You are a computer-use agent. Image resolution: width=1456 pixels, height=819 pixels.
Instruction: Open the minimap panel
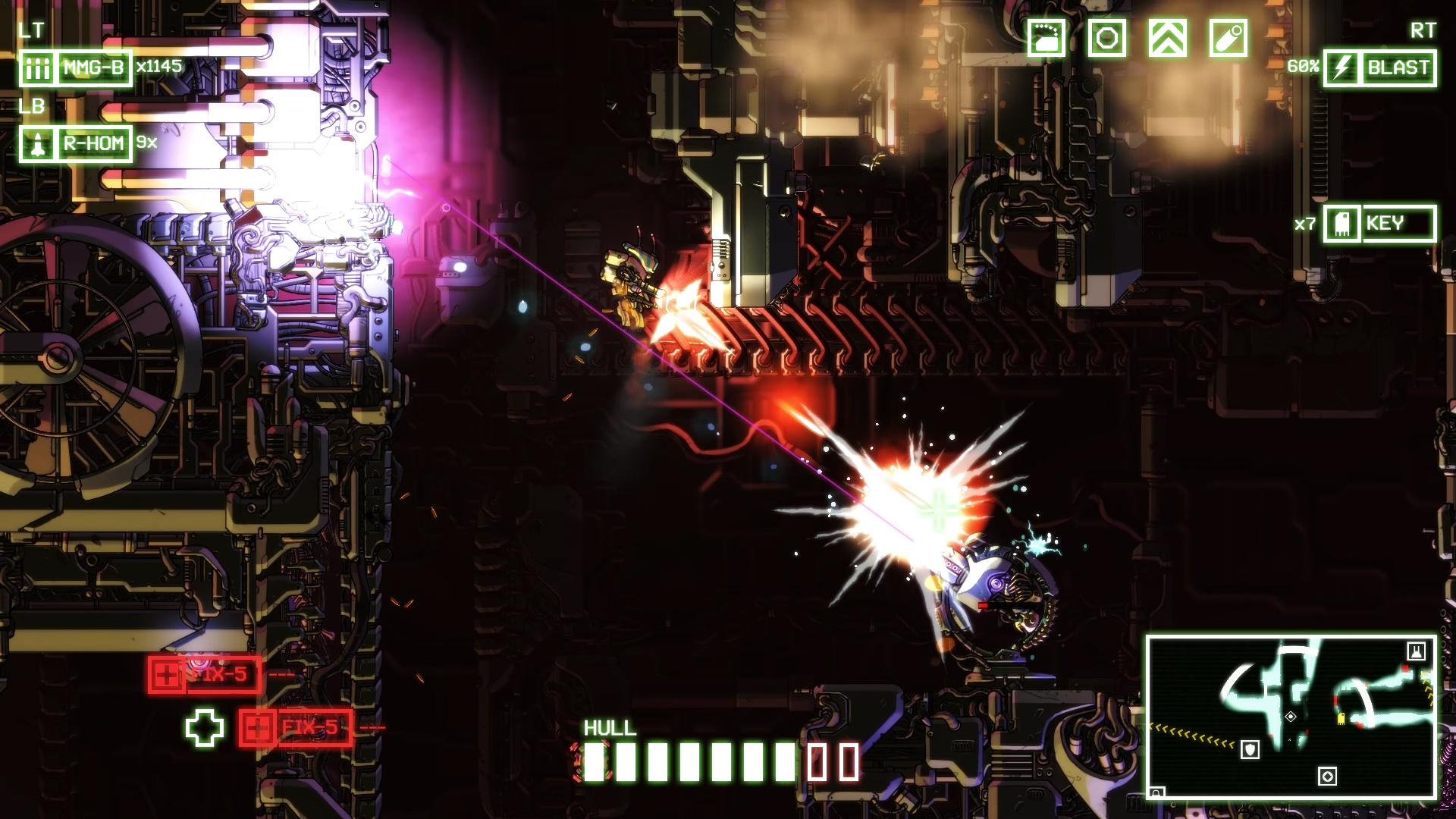[x=1291, y=717]
